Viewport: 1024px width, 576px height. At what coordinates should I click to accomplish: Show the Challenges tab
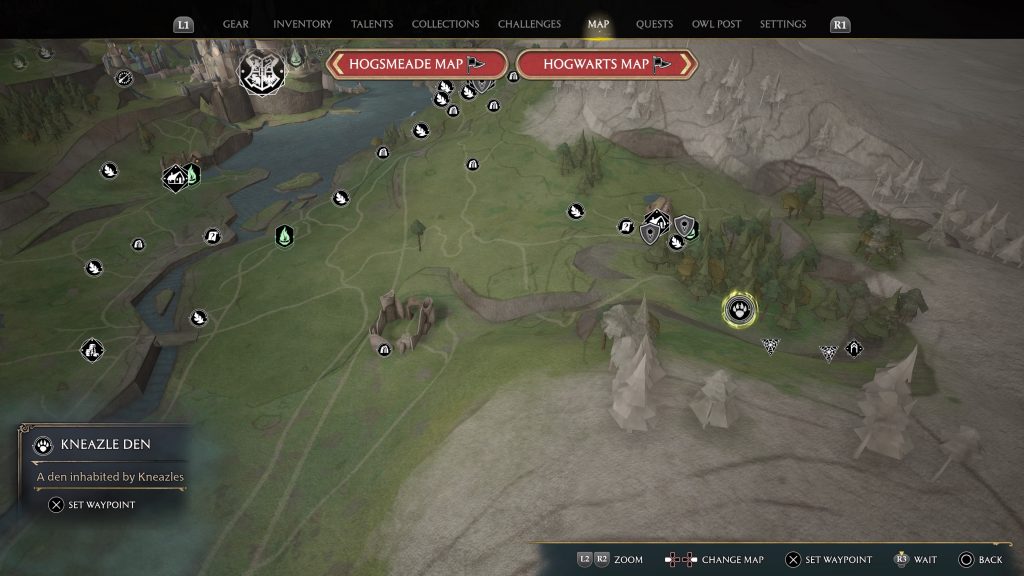530,24
